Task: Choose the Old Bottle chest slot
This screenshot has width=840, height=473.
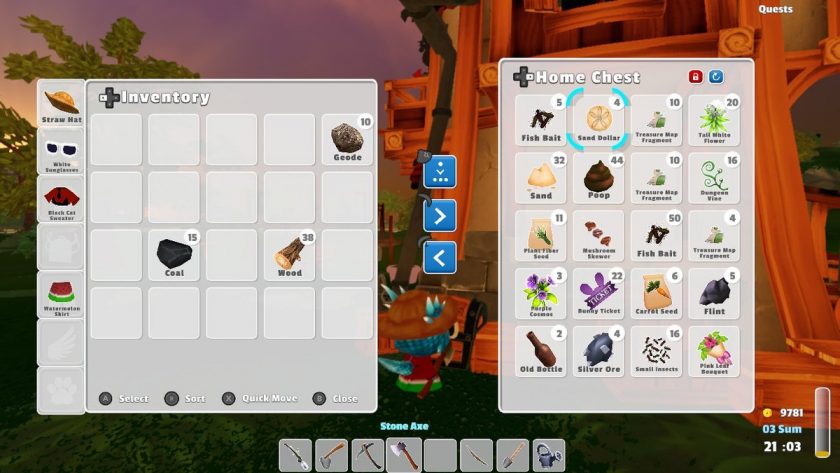Action: tap(541, 351)
